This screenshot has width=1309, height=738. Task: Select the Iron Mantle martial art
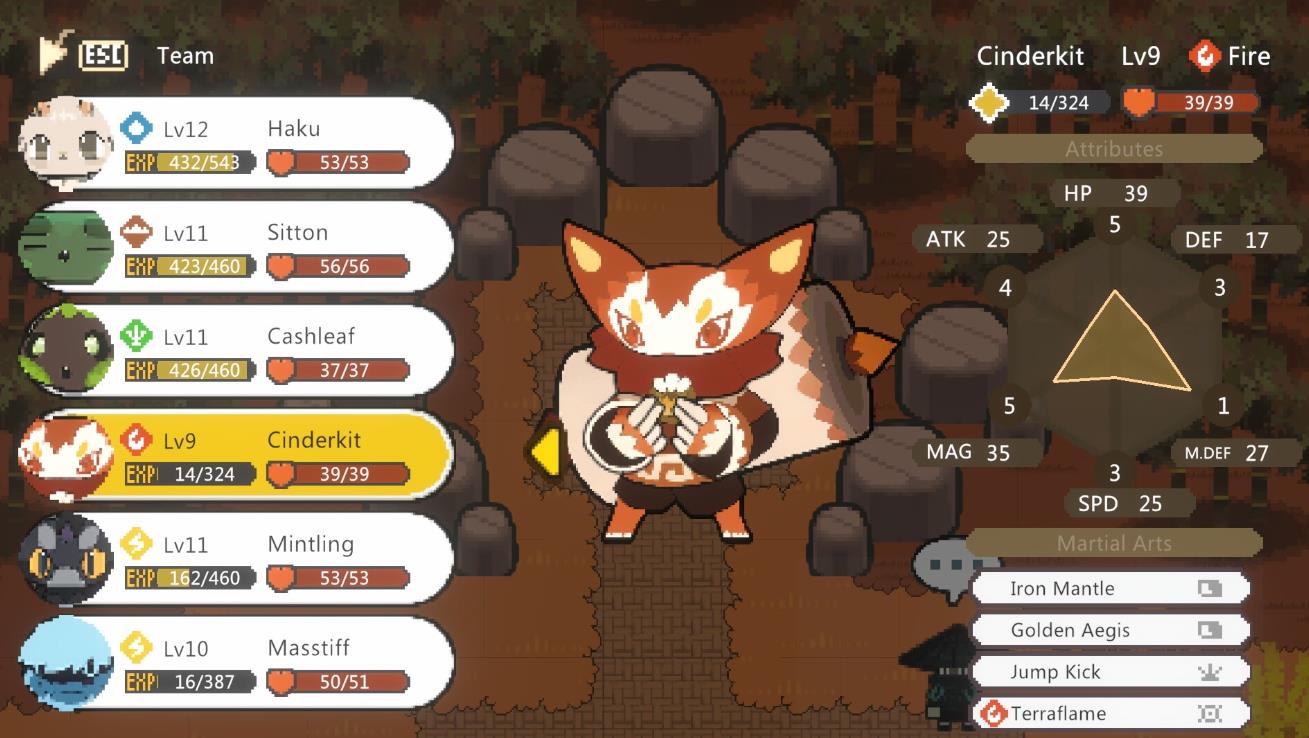pyautogui.click(x=1110, y=588)
